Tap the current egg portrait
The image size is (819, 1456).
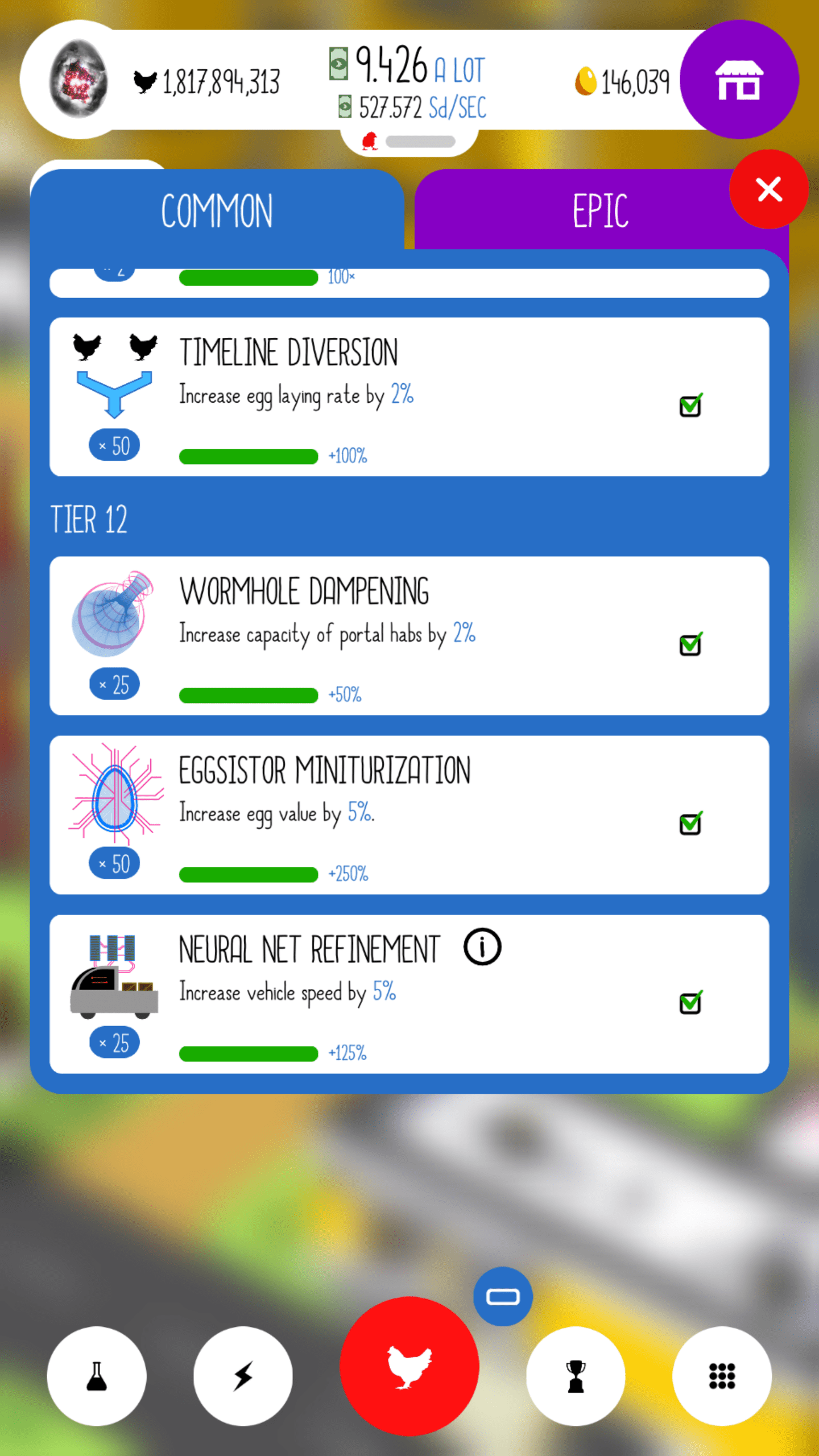(x=80, y=80)
